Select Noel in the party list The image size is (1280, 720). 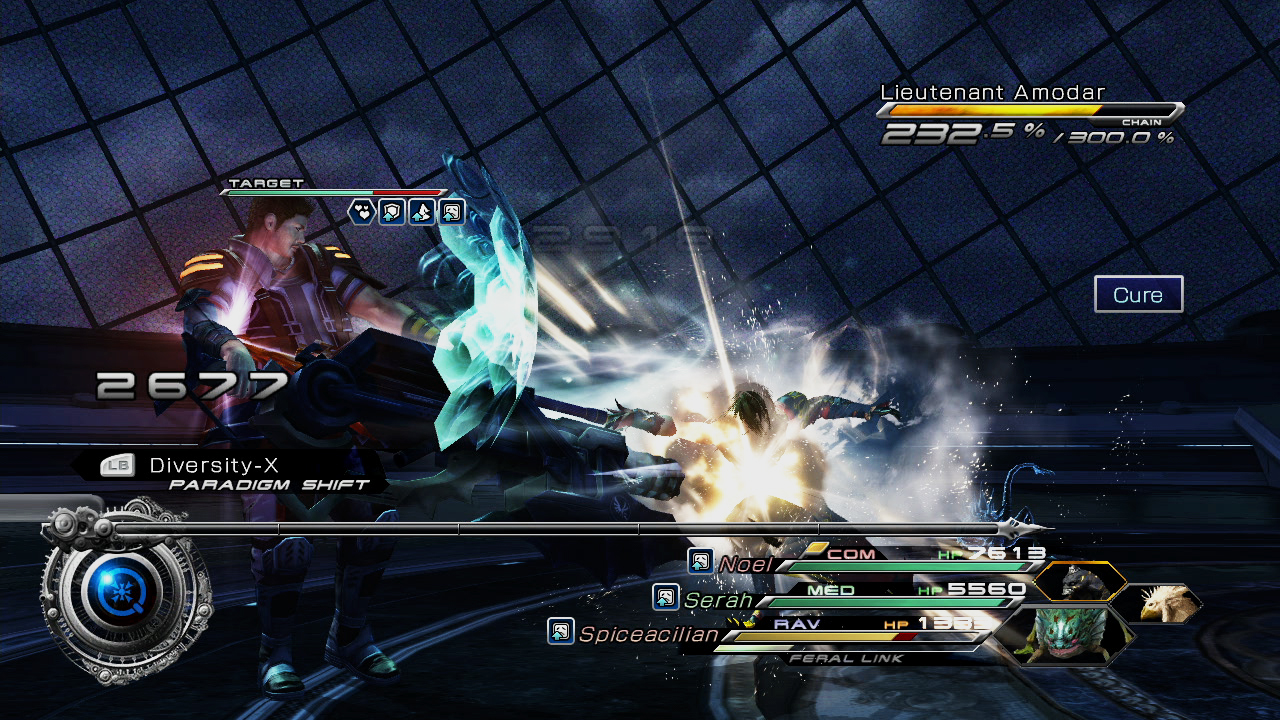coord(744,564)
